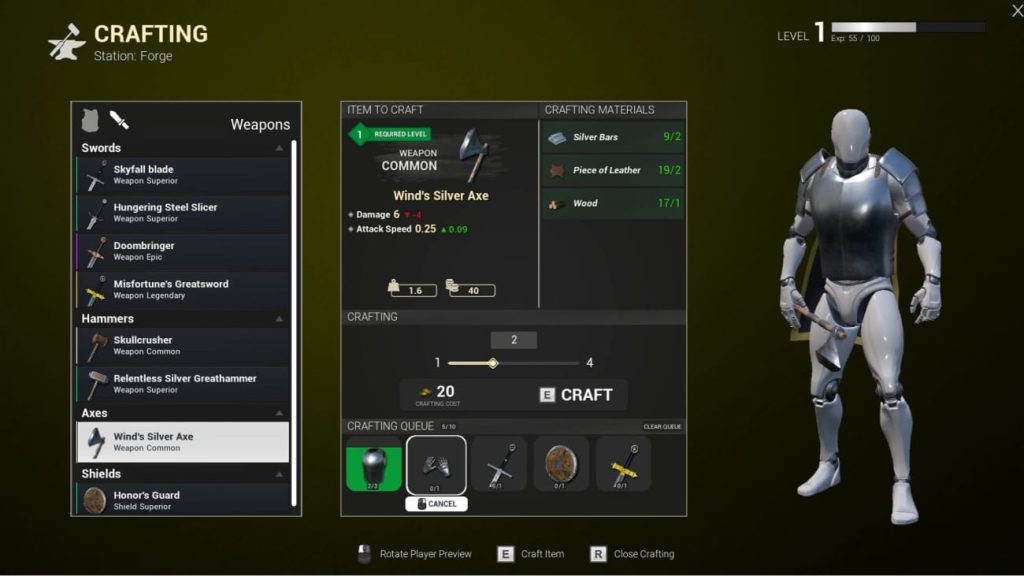Pick Misfortune's Greatsword recipe

click(183, 289)
